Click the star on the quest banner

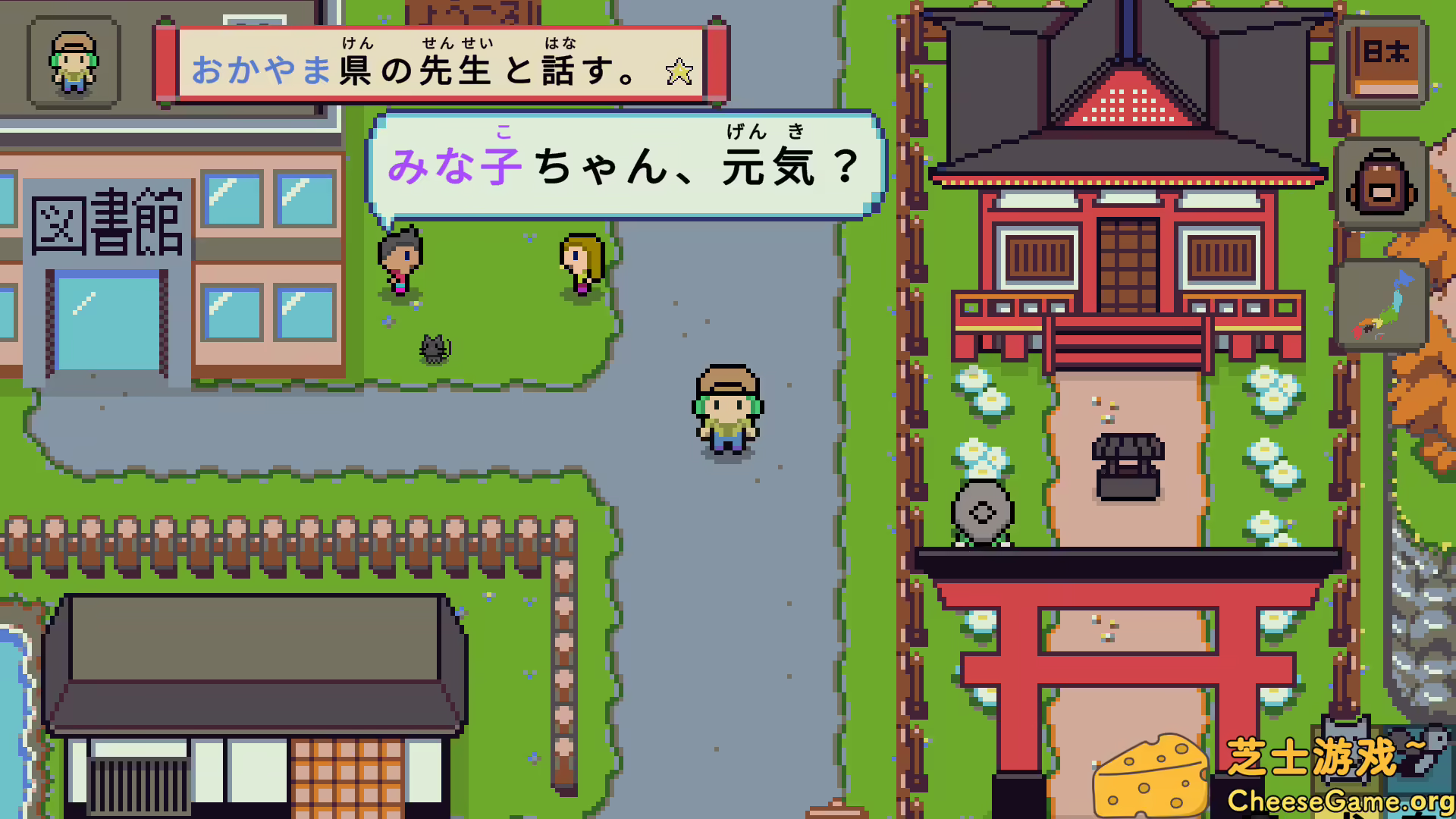click(x=678, y=72)
